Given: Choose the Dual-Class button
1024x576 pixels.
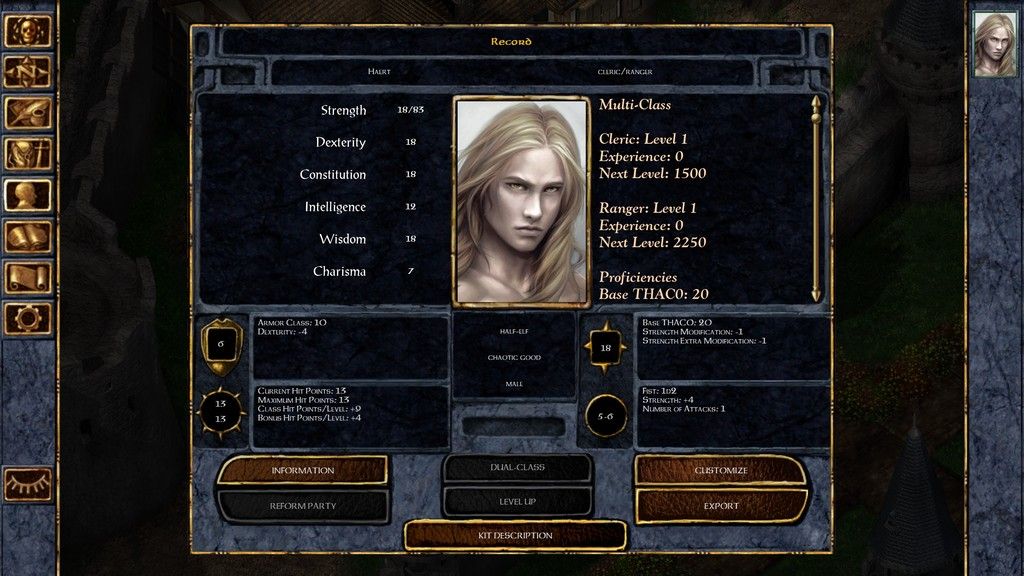Looking at the screenshot, I should tap(517, 467).
